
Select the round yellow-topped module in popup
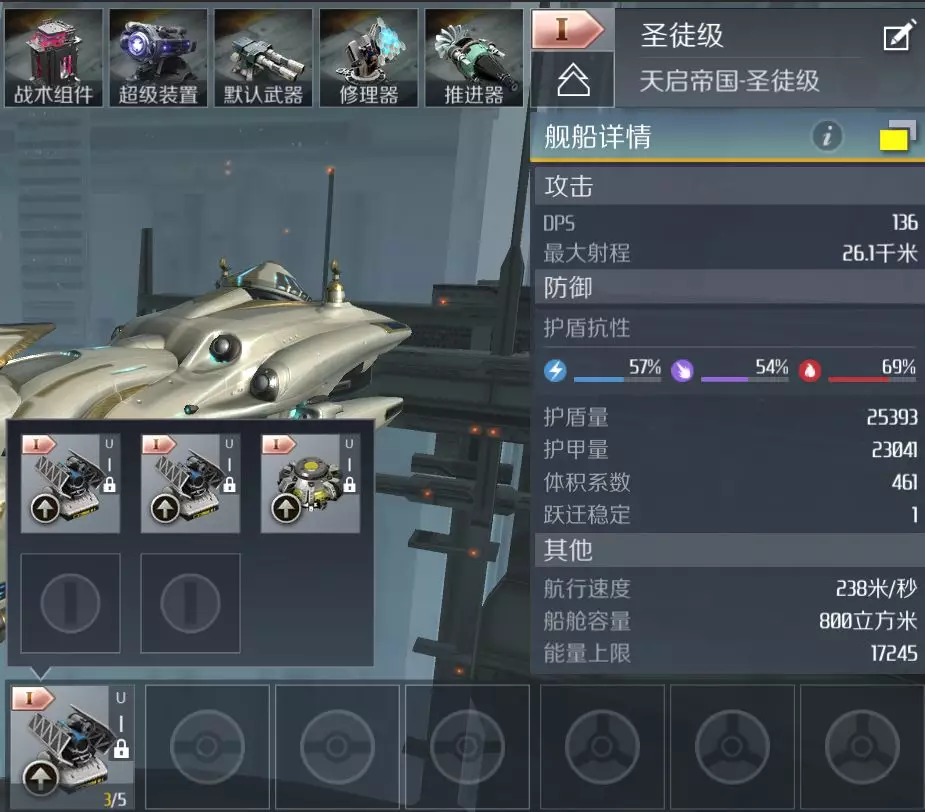(310, 483)
